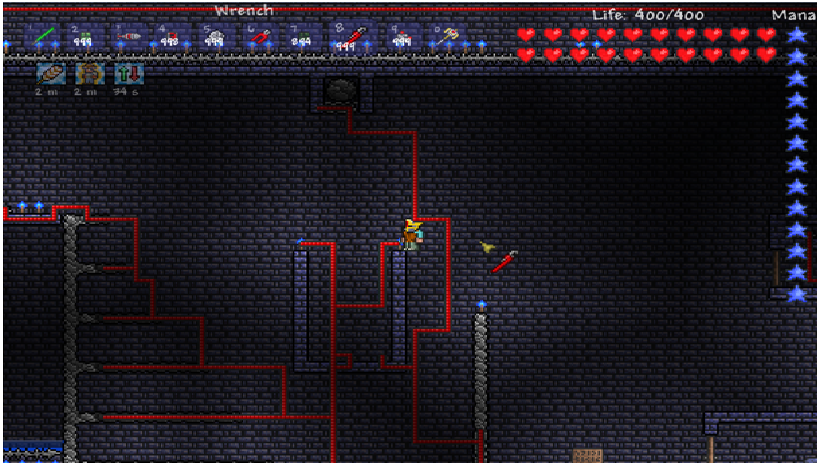Click the buff icon between feather and arrows
819x463 pixels.
[x=90, y=74]
